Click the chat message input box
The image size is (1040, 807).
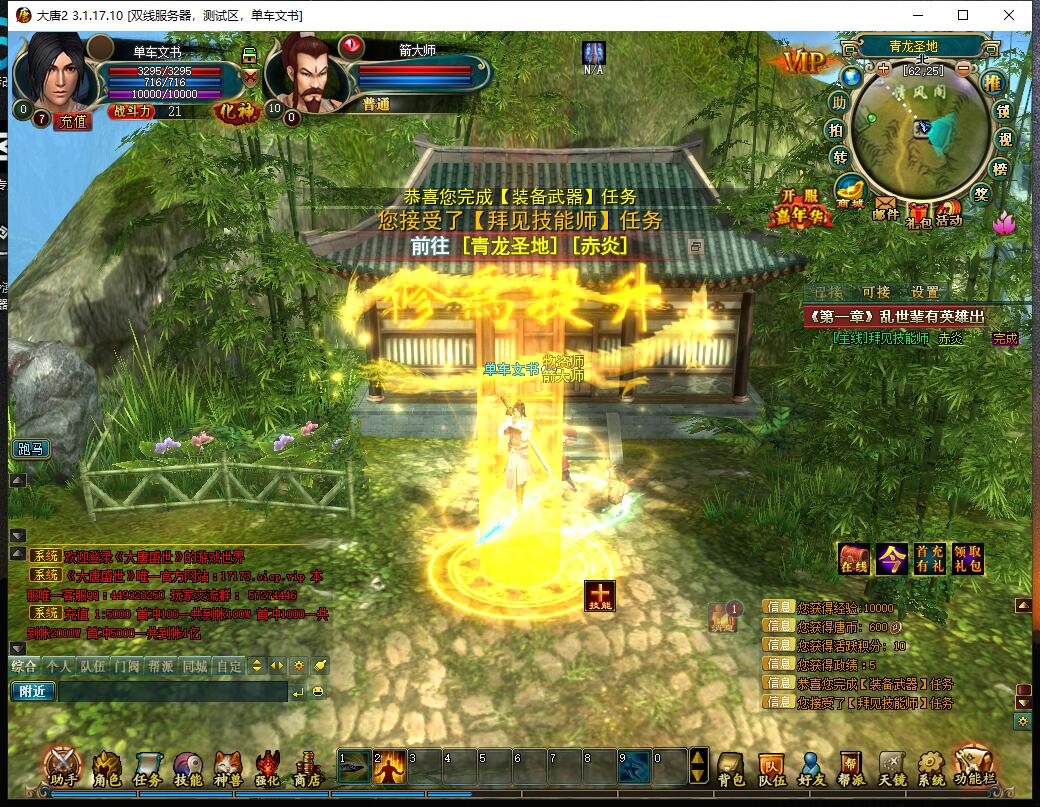point(172,691)
